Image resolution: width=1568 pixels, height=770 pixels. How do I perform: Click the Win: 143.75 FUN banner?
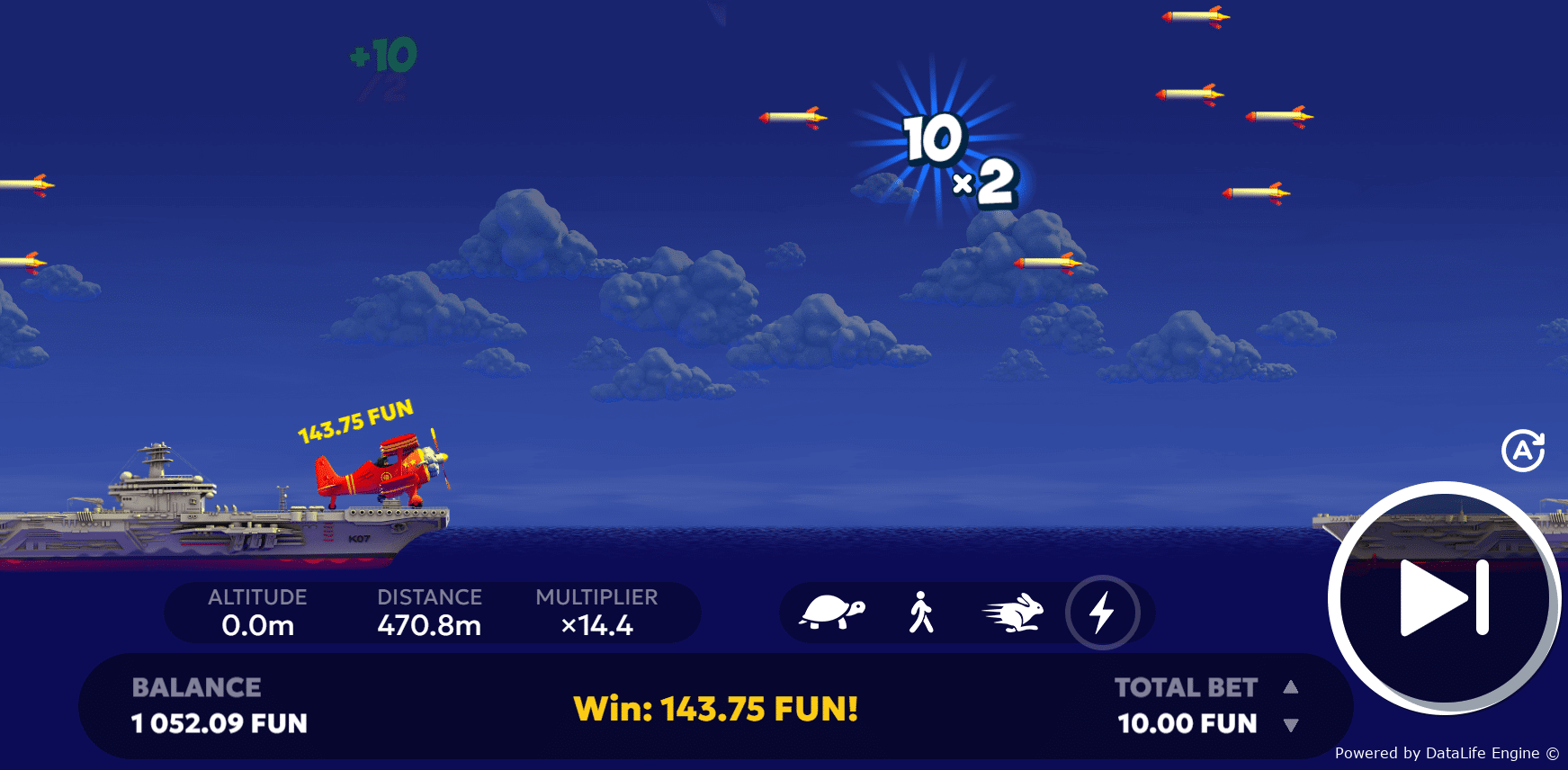click(x=716, y=709)
